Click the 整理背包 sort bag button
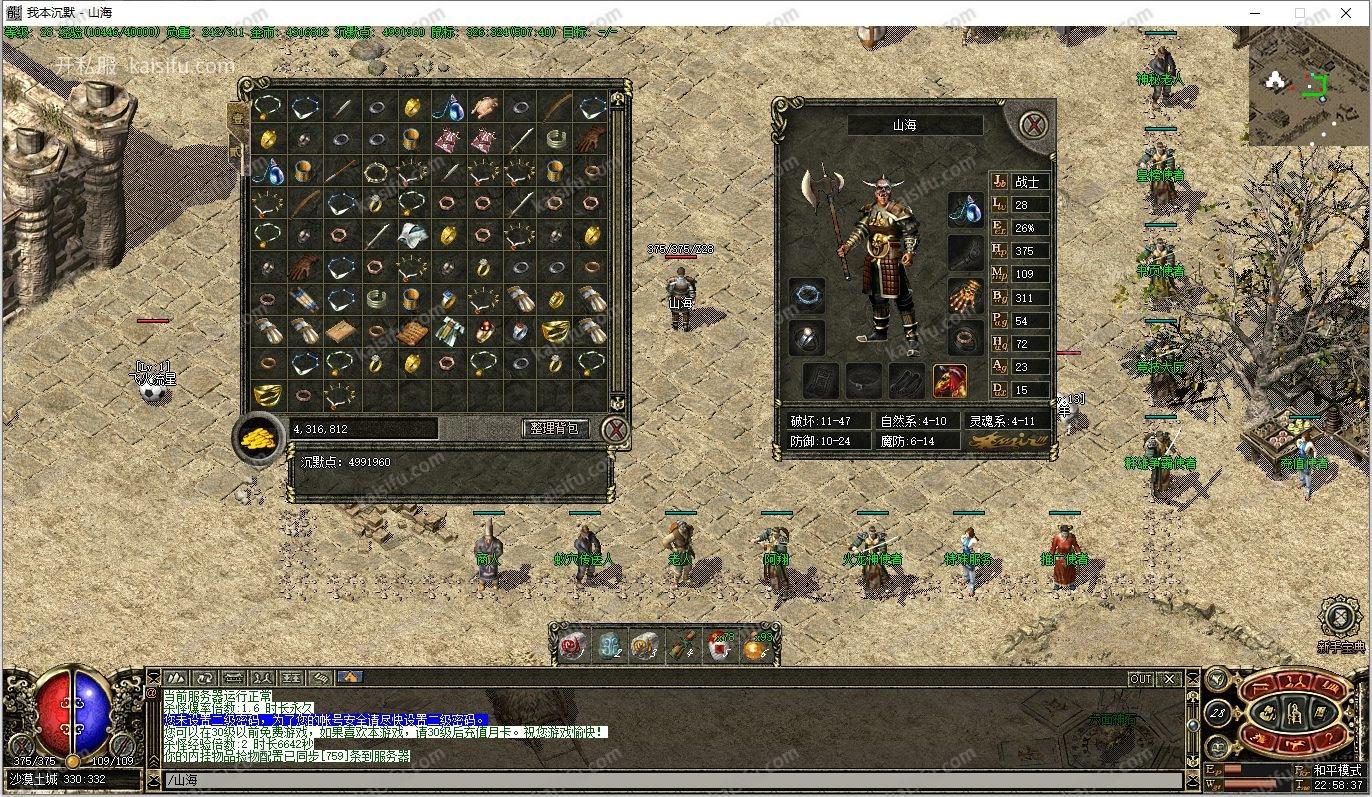 554,428
